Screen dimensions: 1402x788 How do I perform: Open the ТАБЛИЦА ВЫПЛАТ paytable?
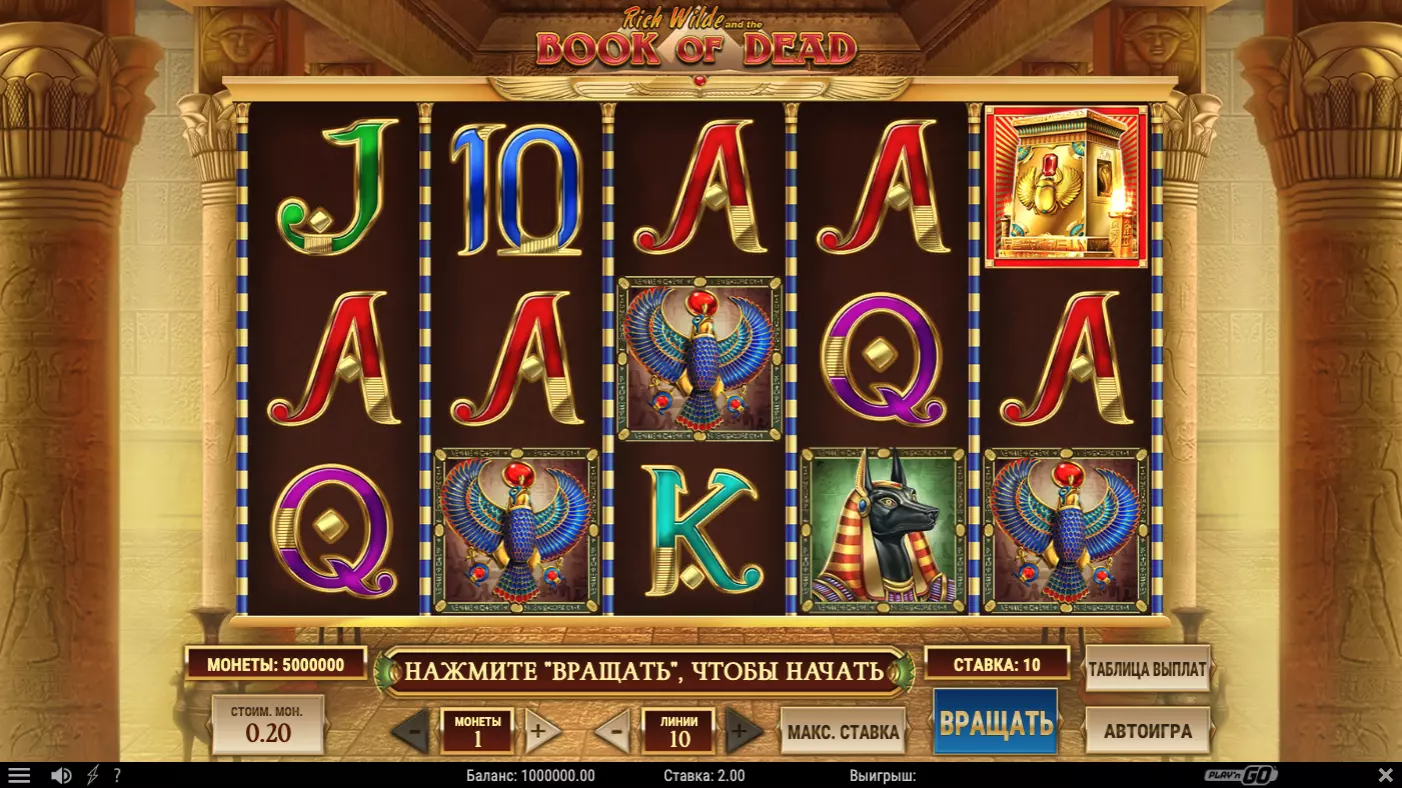pyautogui.click(x=1147, y=669)
